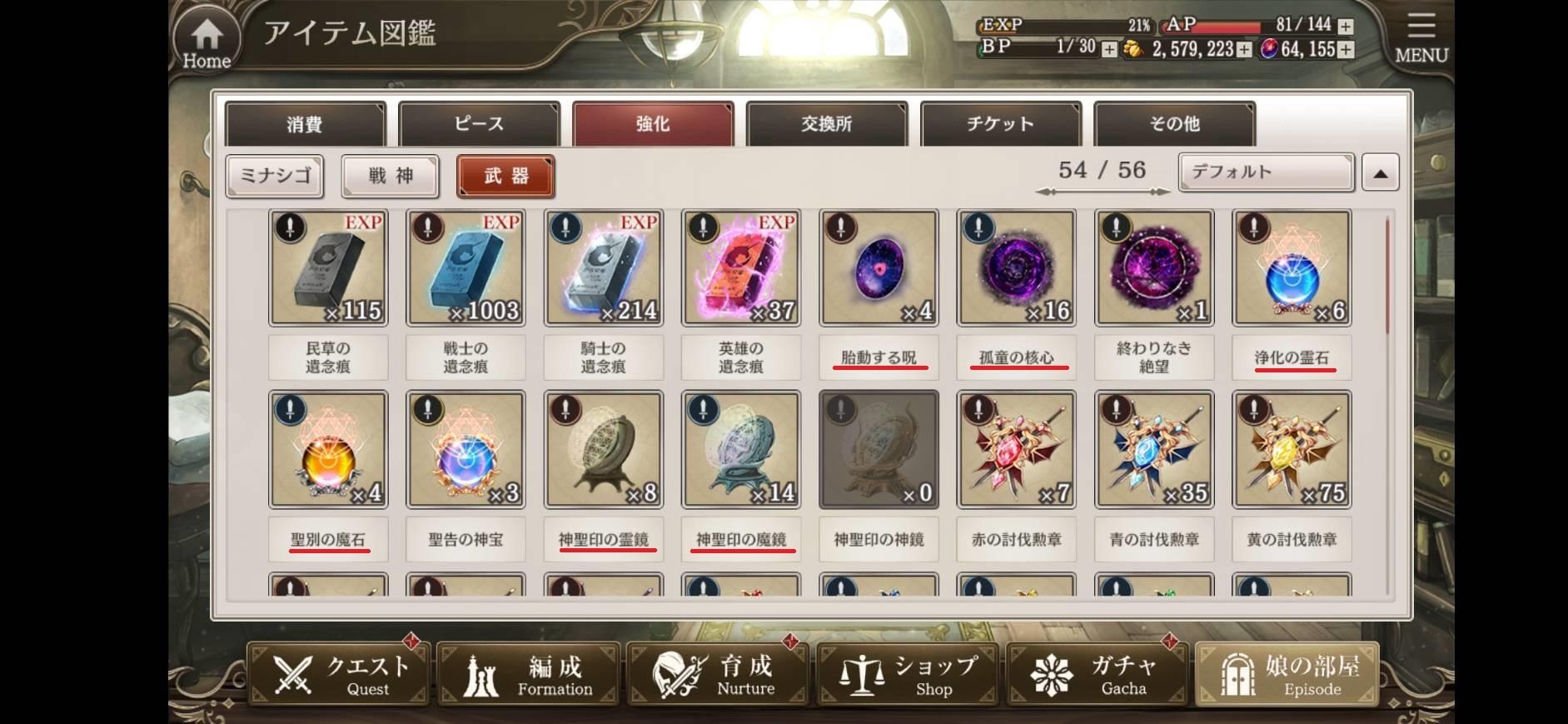Click the Shop scales icon
This screenshot has height=724, width=1568.
pos(863,673)
